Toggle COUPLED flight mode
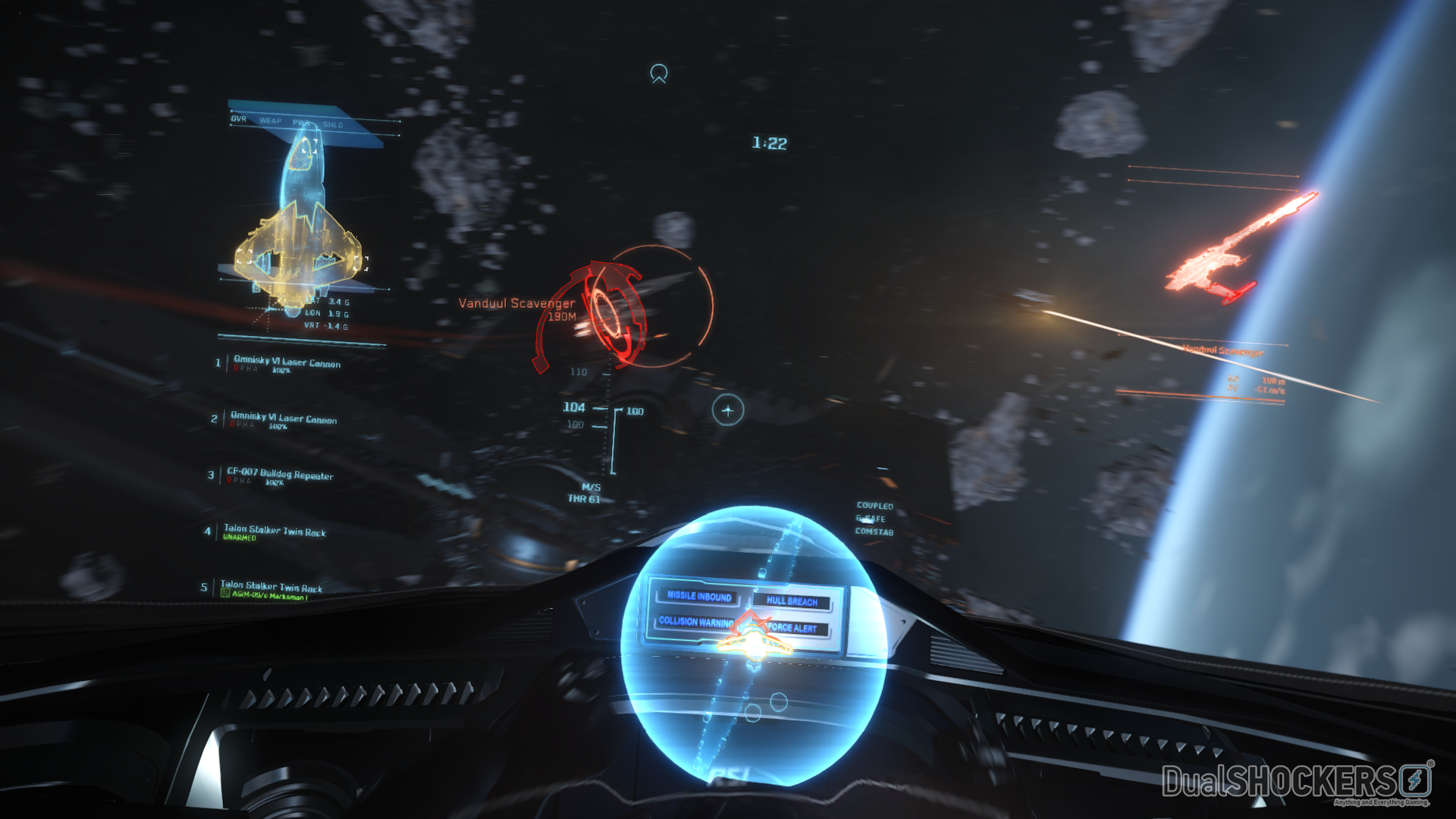The height and width of the screenshot is (819, 1456). pos(874,505)
